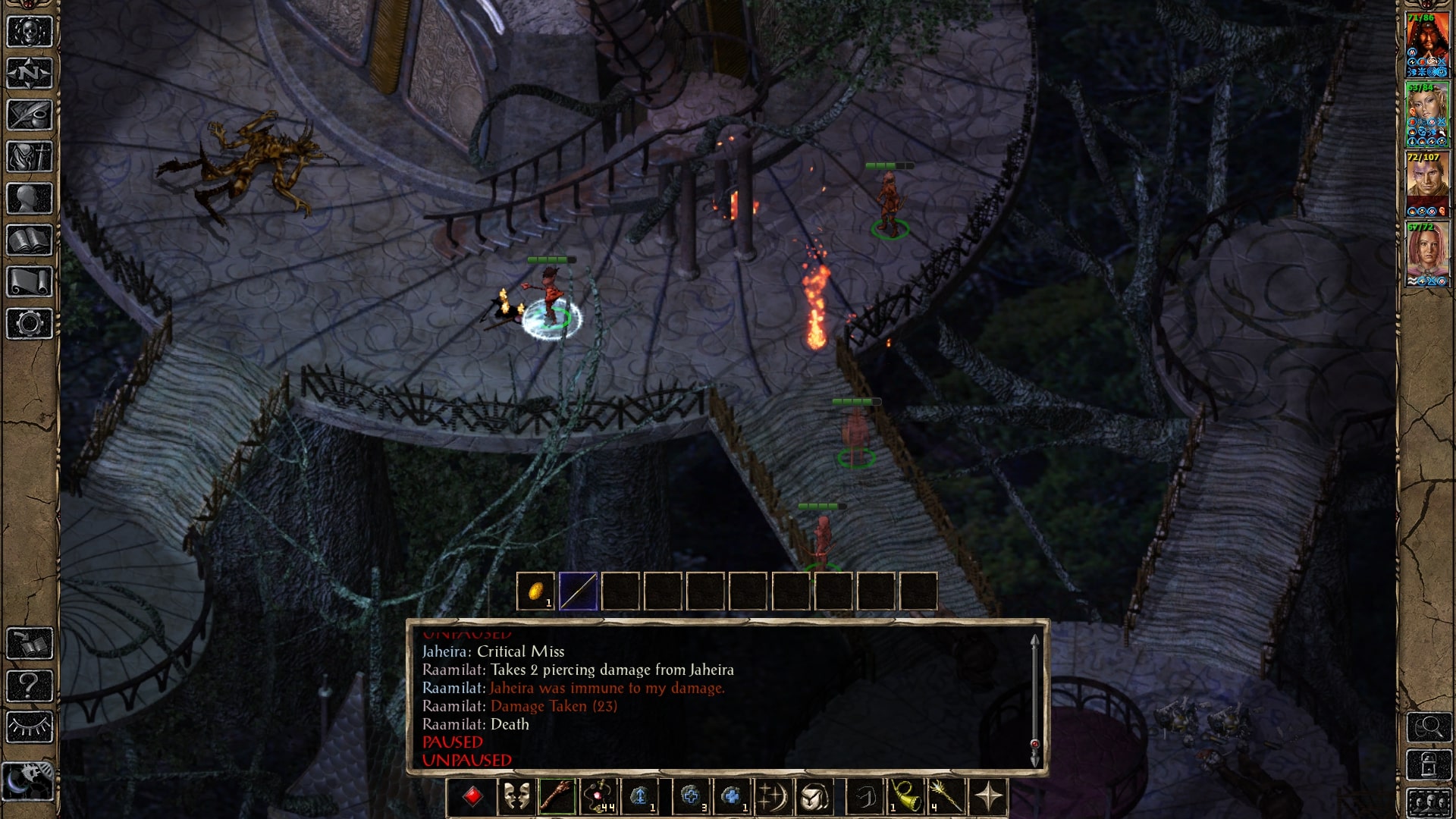Open the inventory screen button
Screen dimensions: 1456x819
(x=30, y=157)
